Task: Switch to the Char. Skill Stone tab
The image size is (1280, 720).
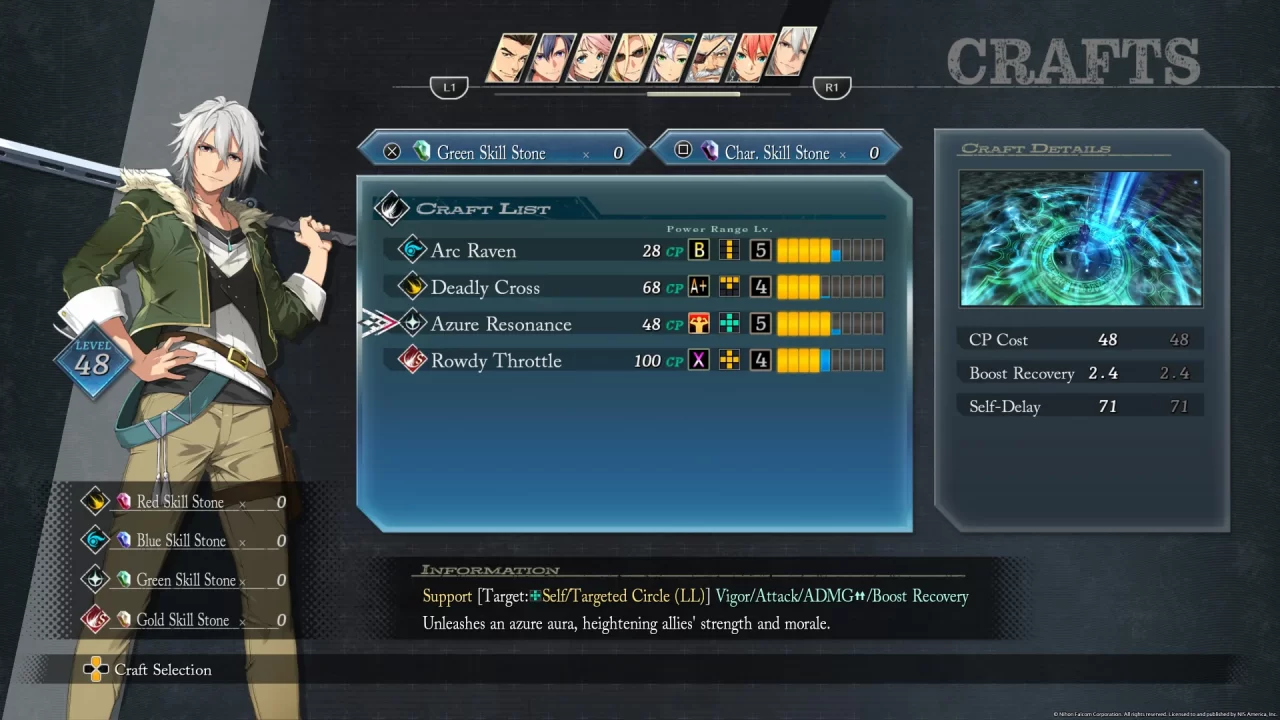Action: click(778, 152)
